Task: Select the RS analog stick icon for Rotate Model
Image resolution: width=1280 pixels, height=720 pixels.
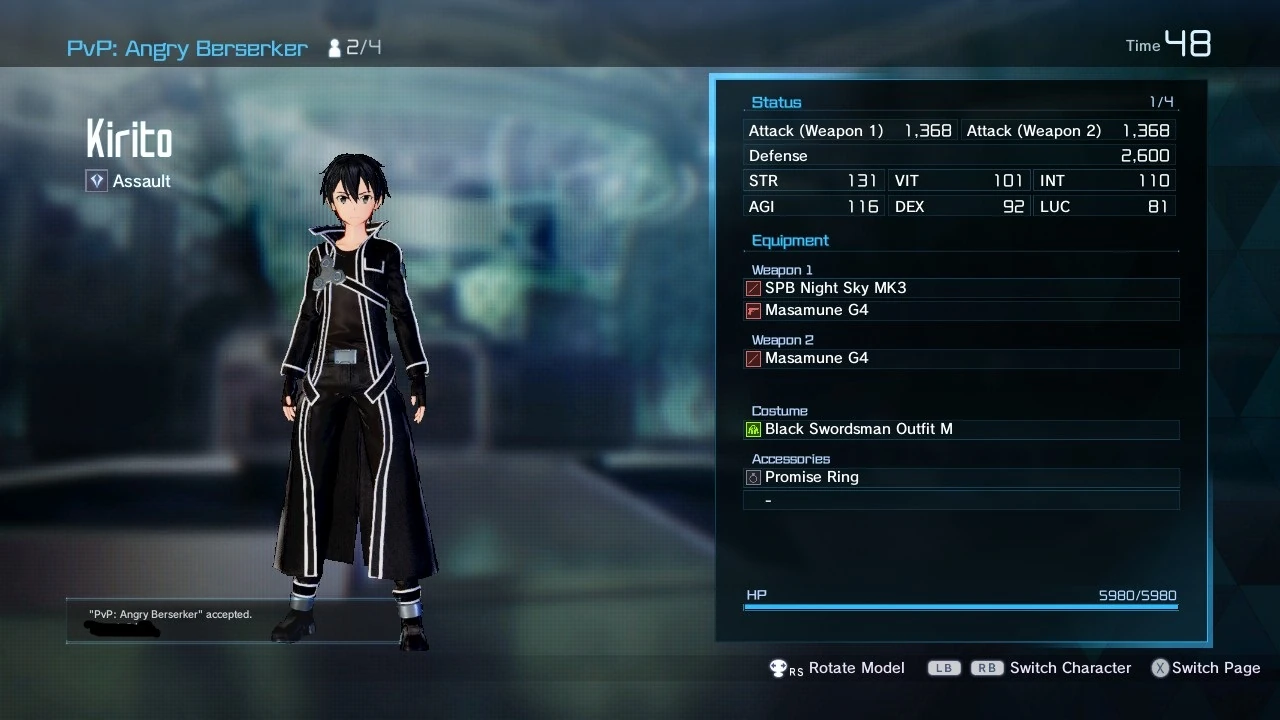Action: coord(778,668)
